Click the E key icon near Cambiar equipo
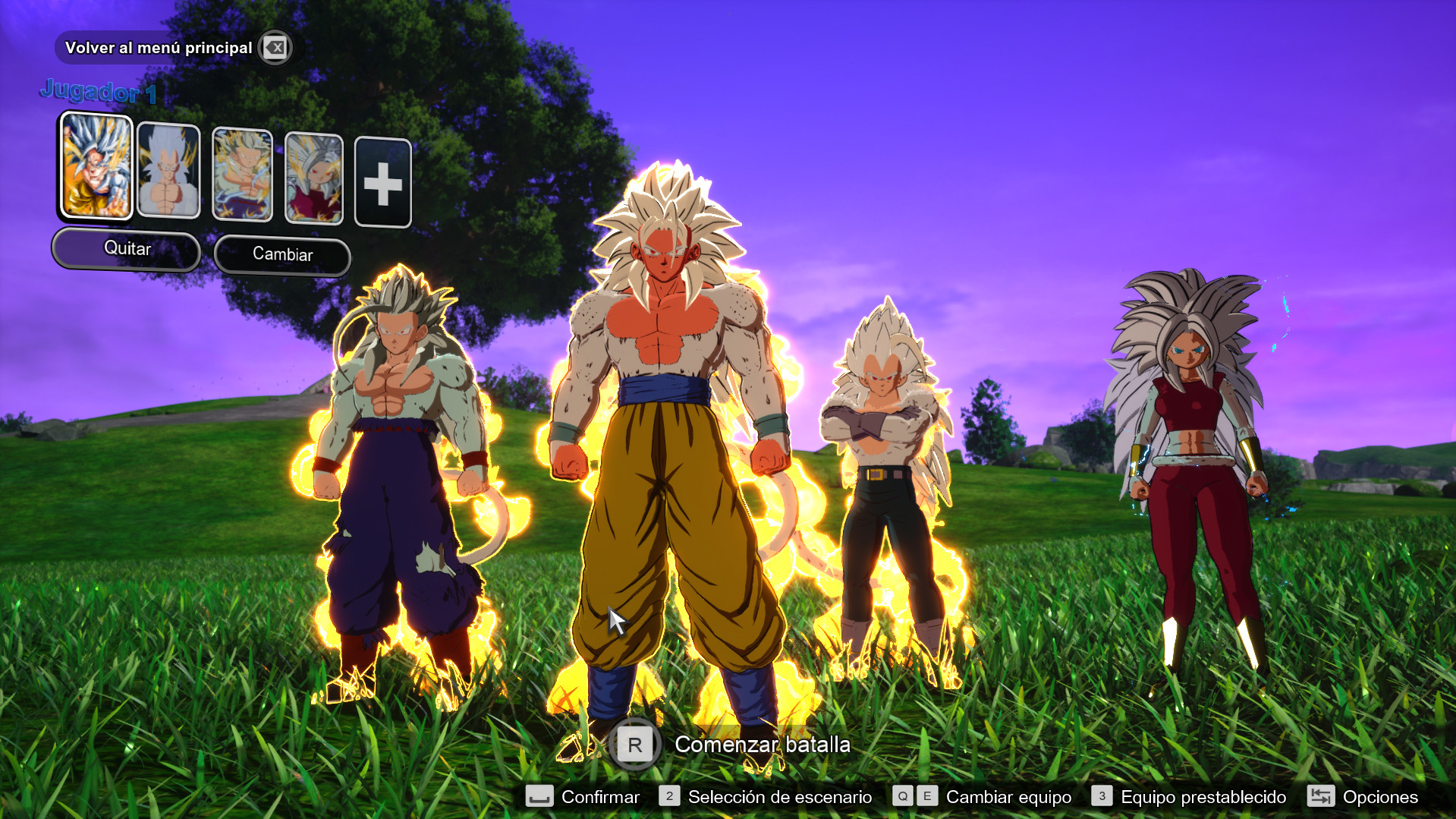 click(926, 796)
